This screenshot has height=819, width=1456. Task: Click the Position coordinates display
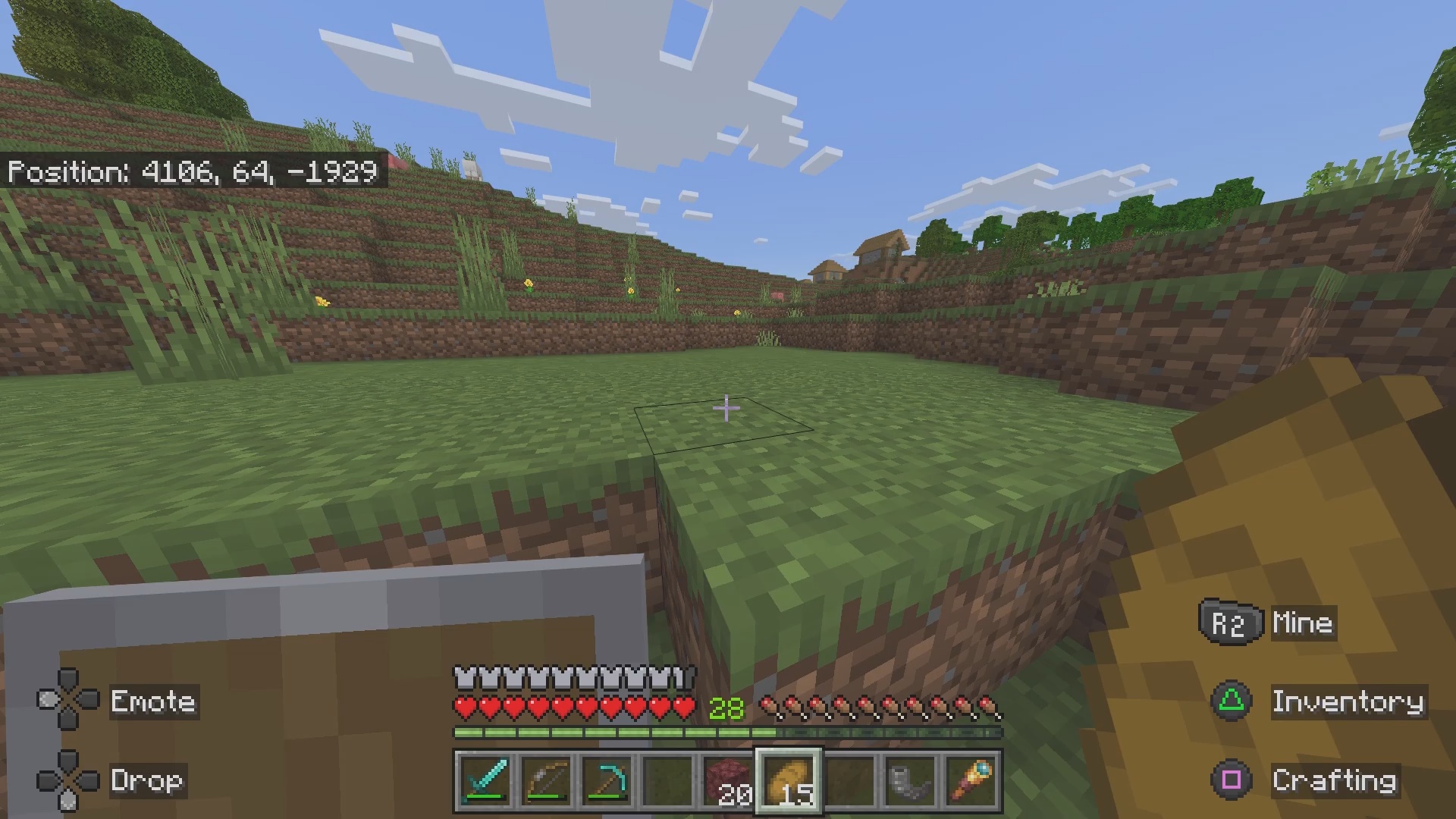(192, 172)
